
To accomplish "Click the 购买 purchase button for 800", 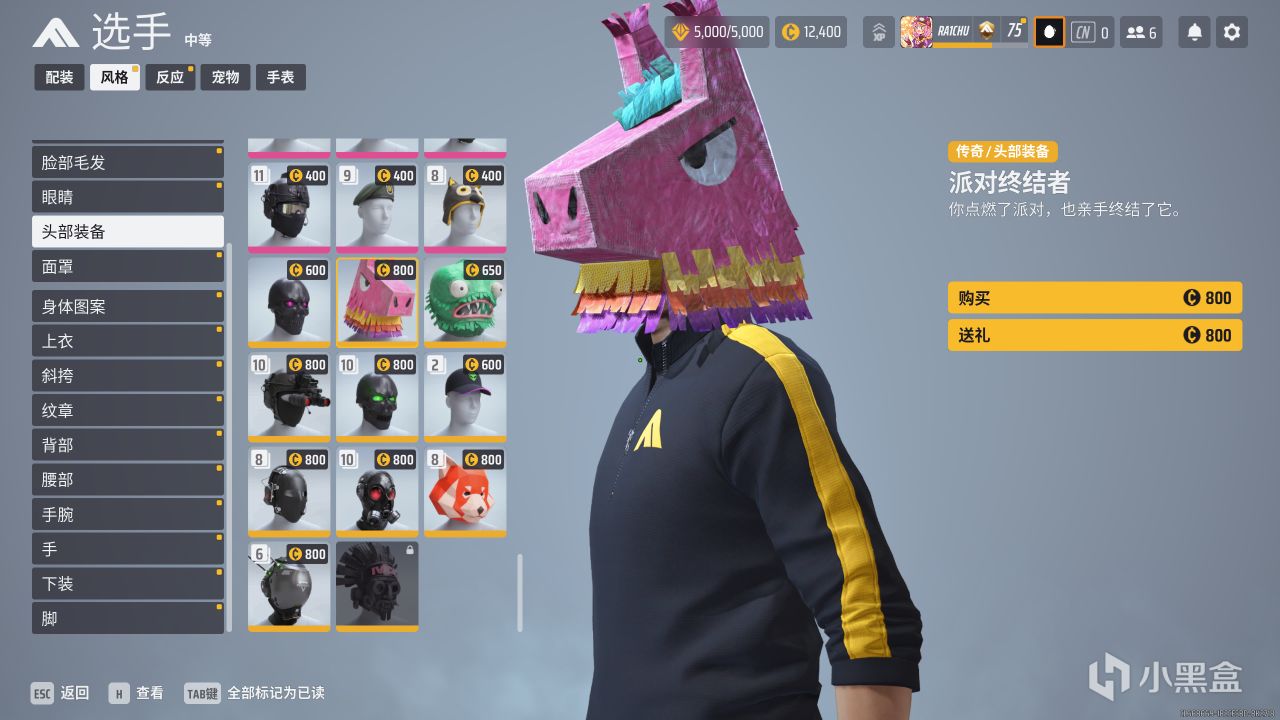I will [x=1094, y=297].
